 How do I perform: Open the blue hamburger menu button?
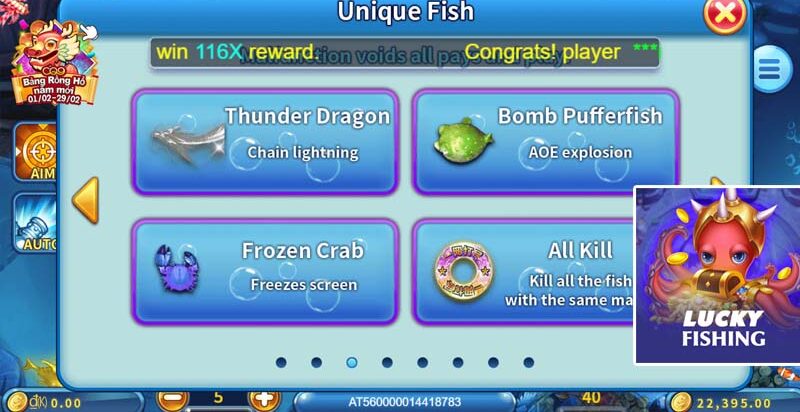click(x=769, y=70)
